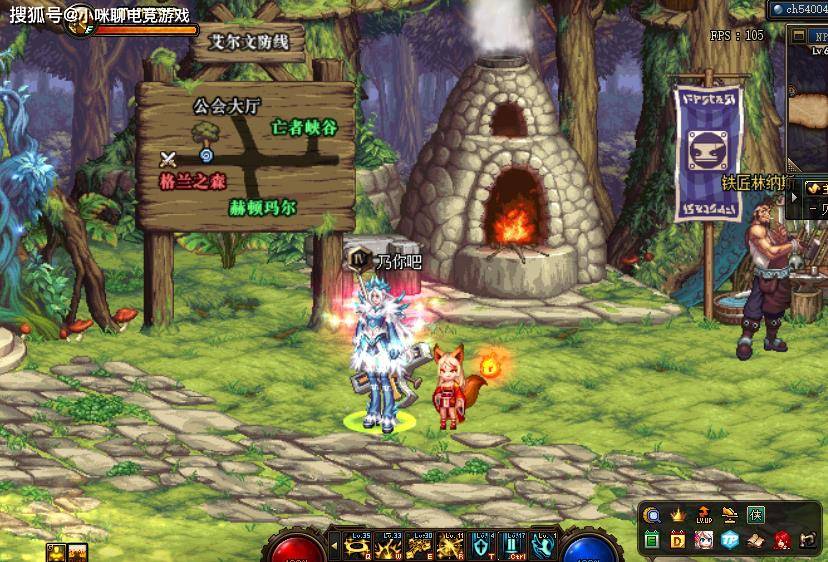Screen dimensions: 828x562
Task: Open the LV.UP level-up guide icon
Action: (704, 516)
